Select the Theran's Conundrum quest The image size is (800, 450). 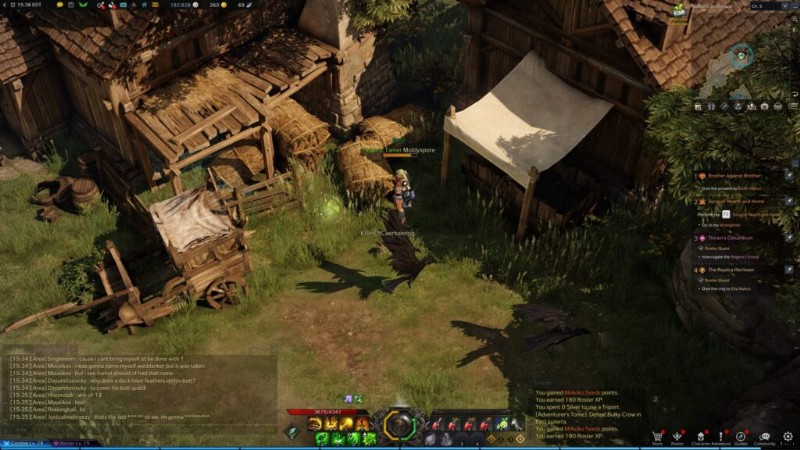coord(731,238)
